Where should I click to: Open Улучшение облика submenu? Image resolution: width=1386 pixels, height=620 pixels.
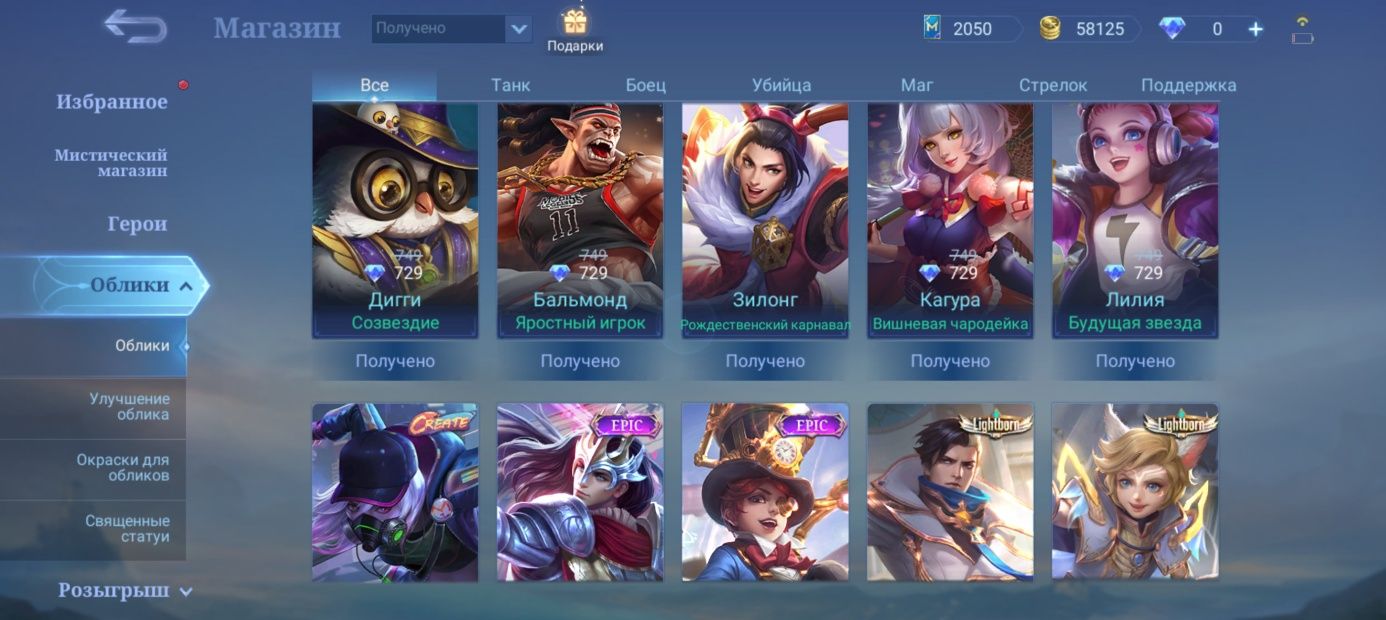pos(128,407)
